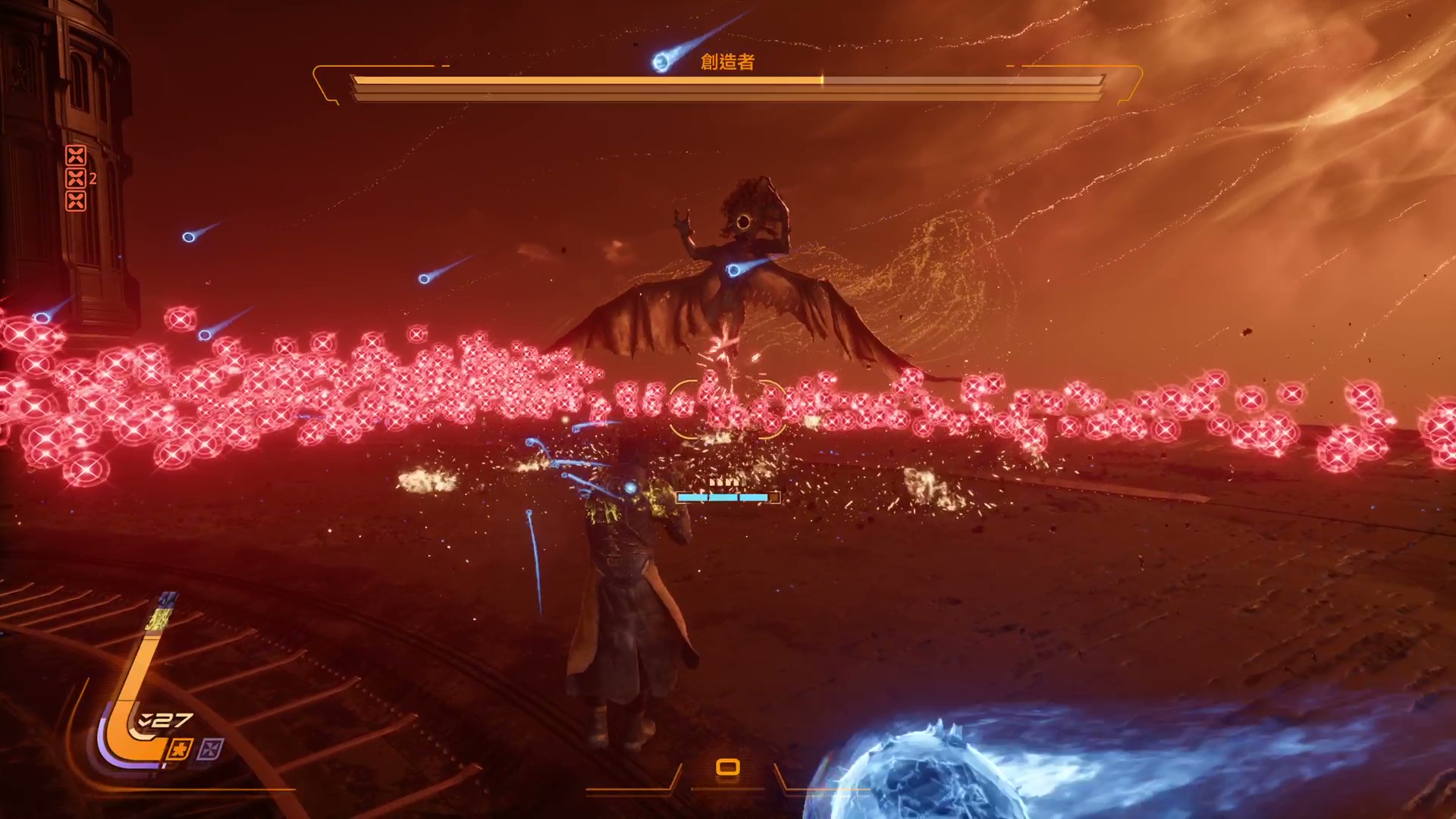This screenshot has width=1456, height=819.
Task: Select the orange rectangle marker on the compass
Action: point(728,767)
